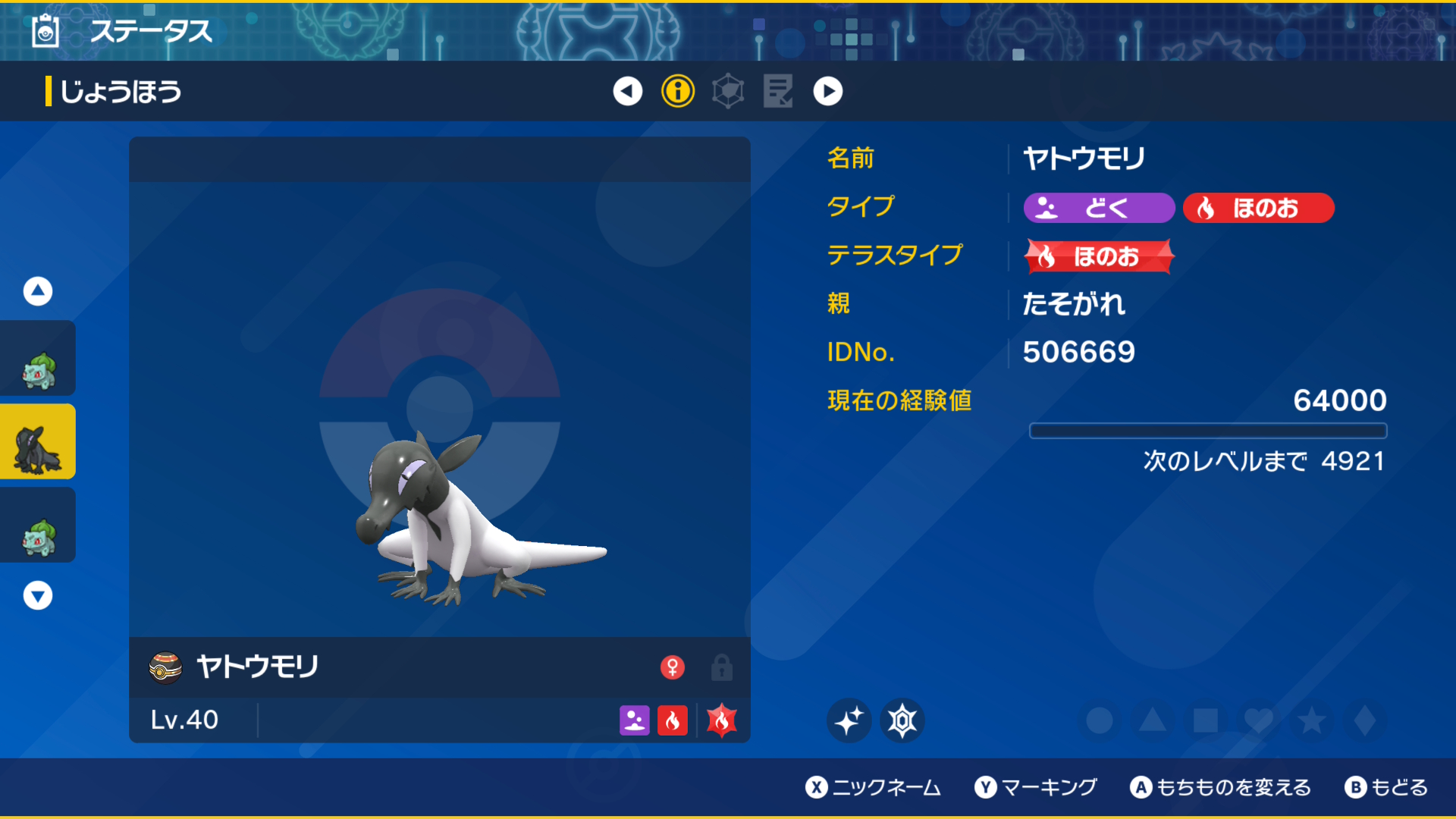Click the shiny sparkle icon
Image resolution: width=1456 pixels, height=819 pixels.
tap(849, 720)
